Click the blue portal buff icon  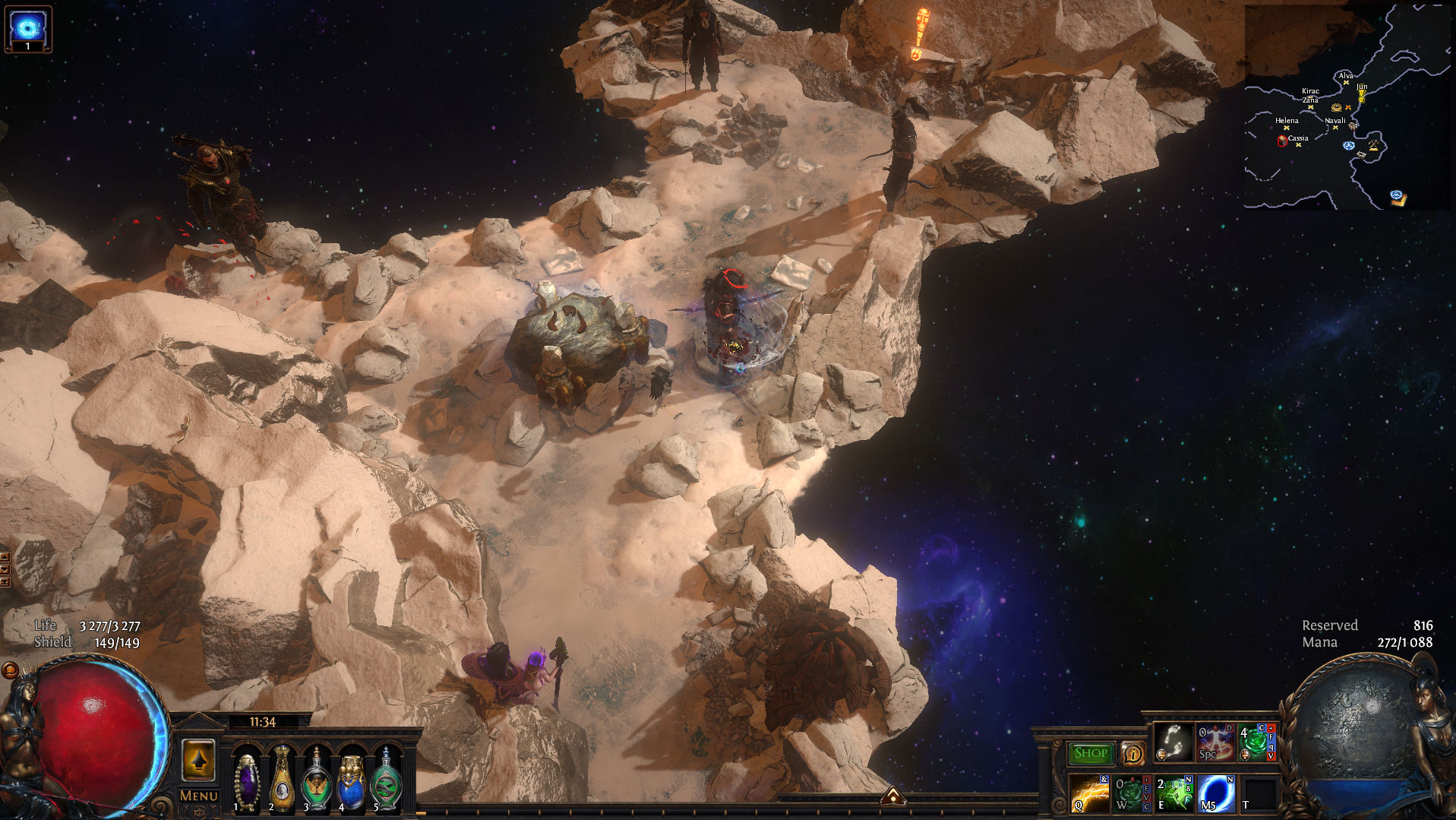point(28,29)
